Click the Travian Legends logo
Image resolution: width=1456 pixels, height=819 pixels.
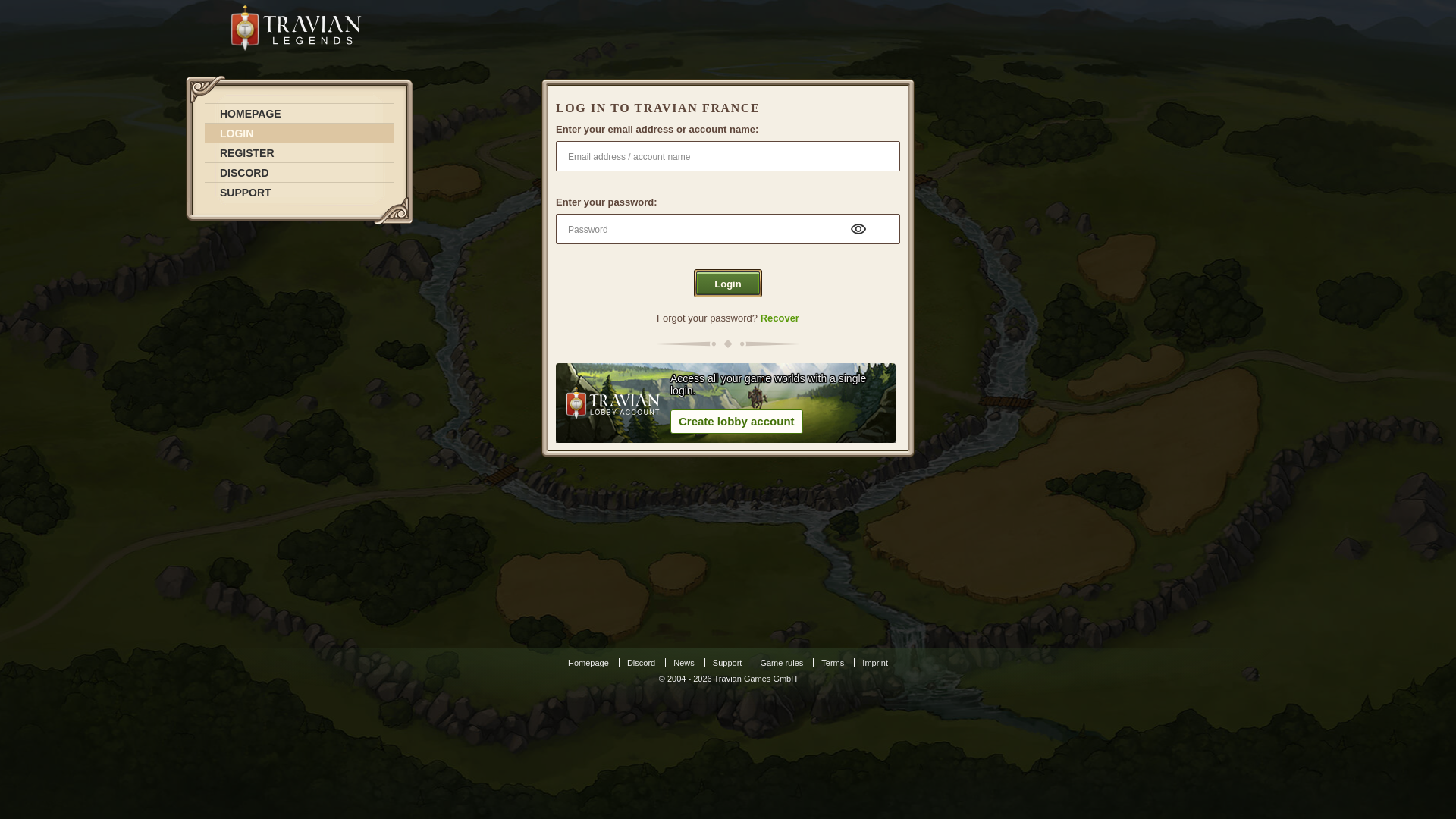pyautogui.click(x=296, y=29)
